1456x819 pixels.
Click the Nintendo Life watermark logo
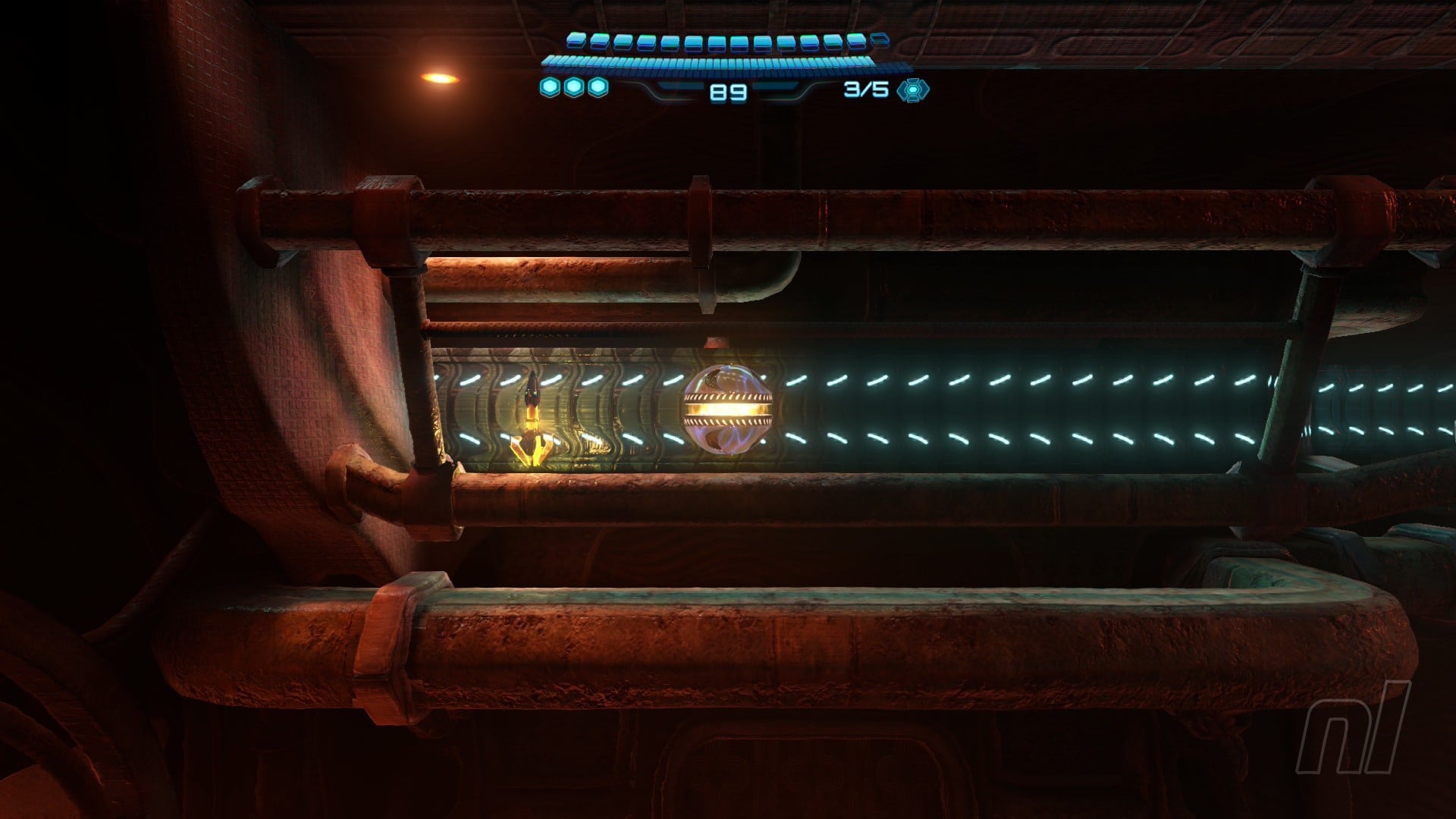click(x=1354, y=727)
